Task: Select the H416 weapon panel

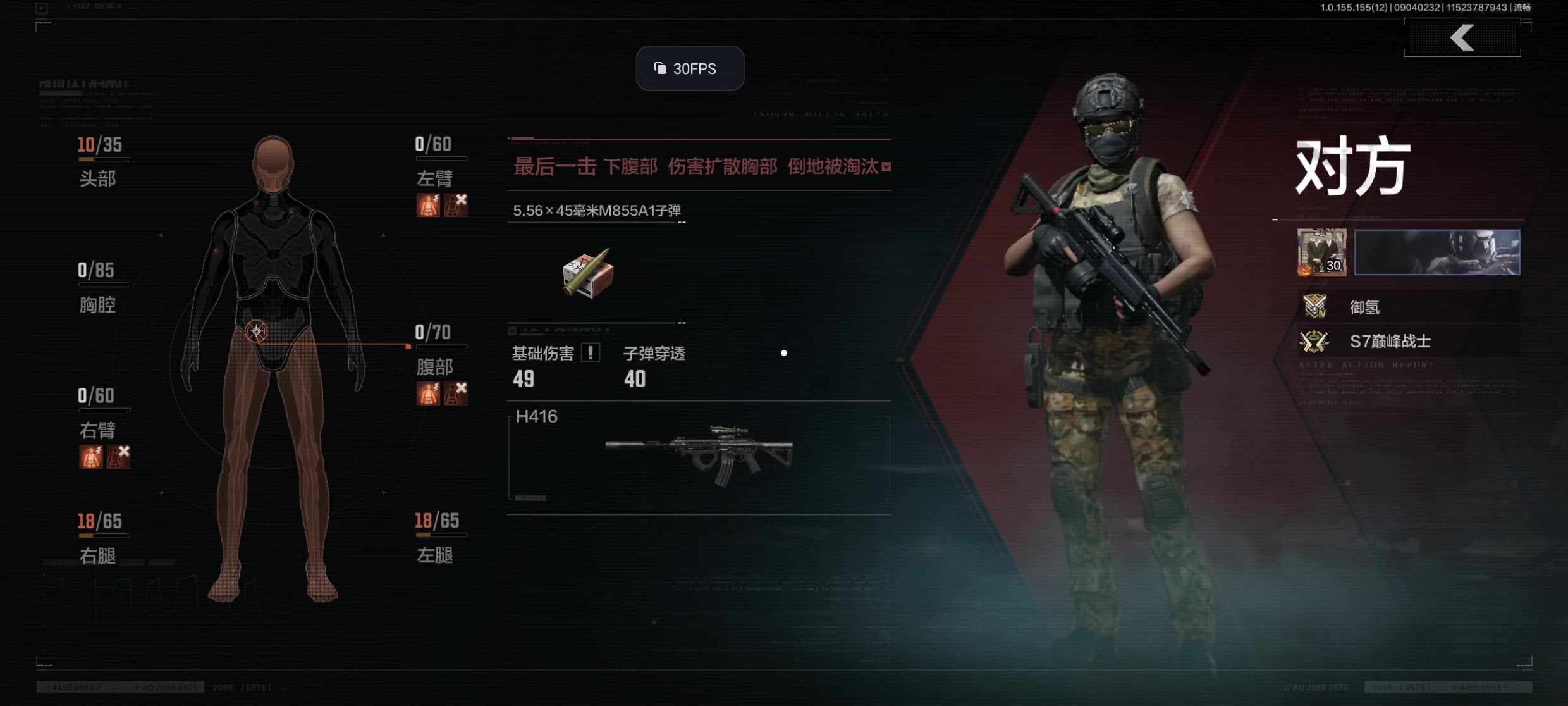Action: pos(699,457)
